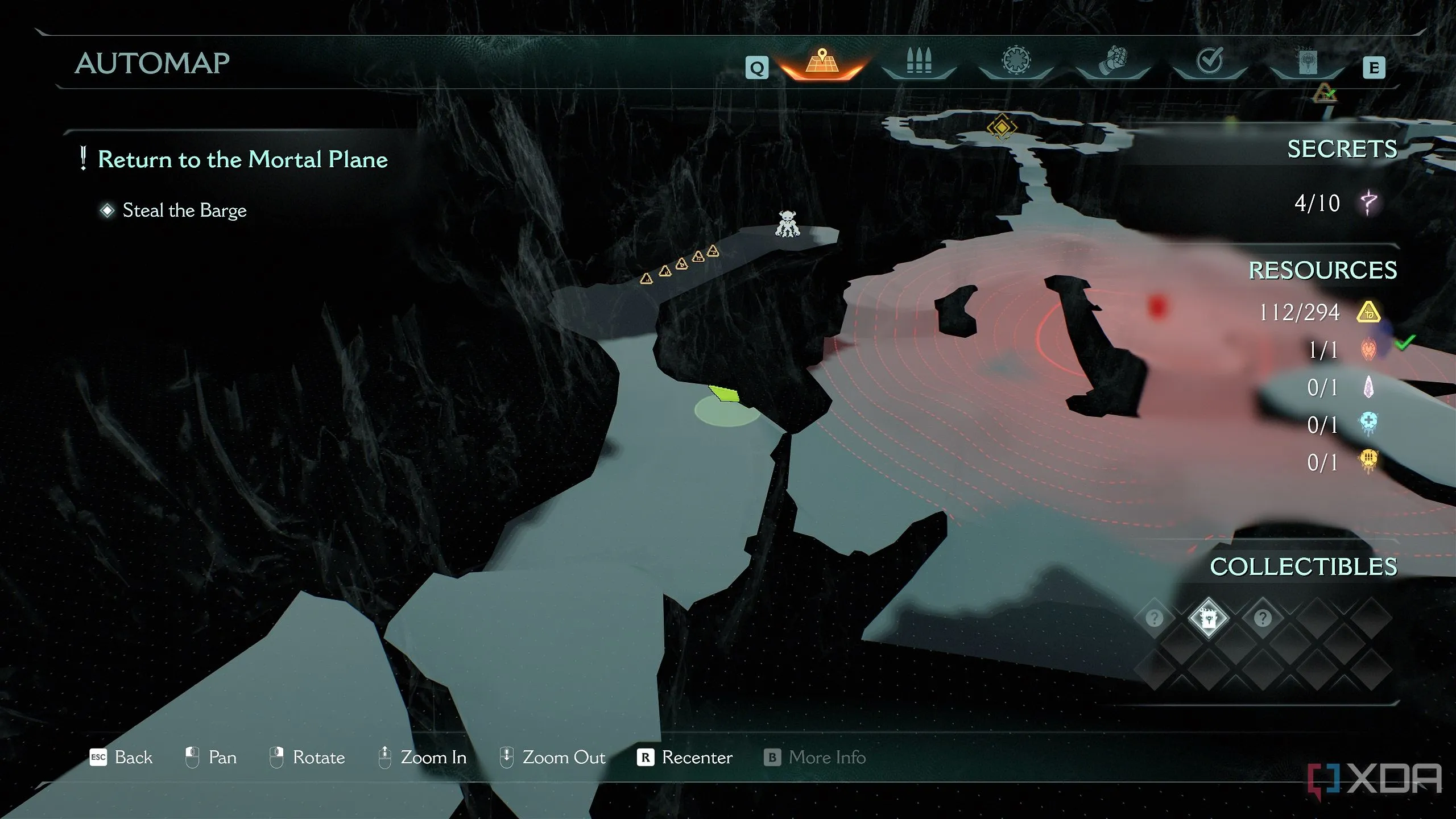Click the gold diamond objective marker on map
Image resolution: width=1456 pixels, height=819 pixels.
[x=1002, y=127]
